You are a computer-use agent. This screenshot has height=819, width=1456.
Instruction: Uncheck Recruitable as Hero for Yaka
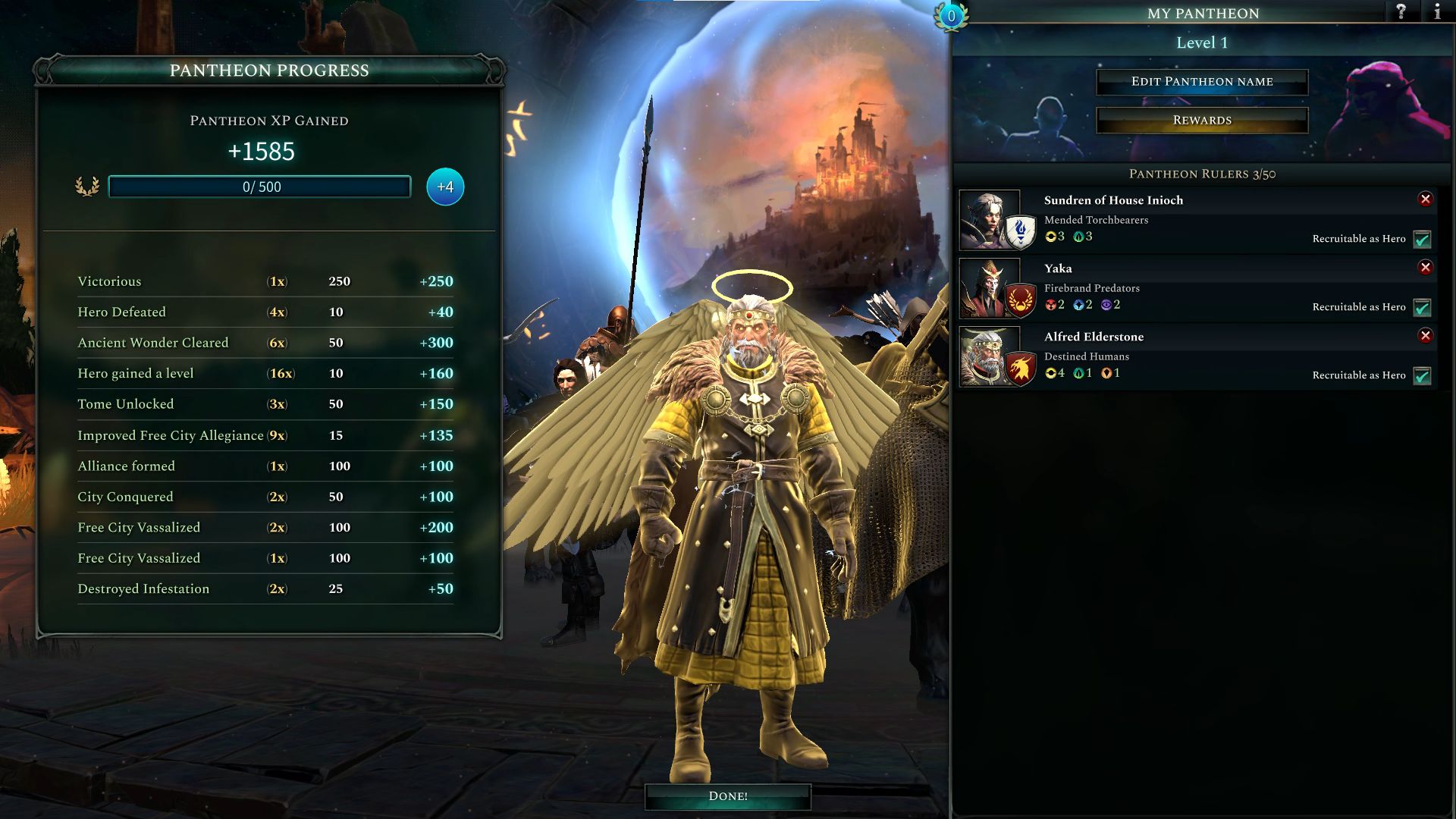pyautogui.click(x=1423, y=307)
